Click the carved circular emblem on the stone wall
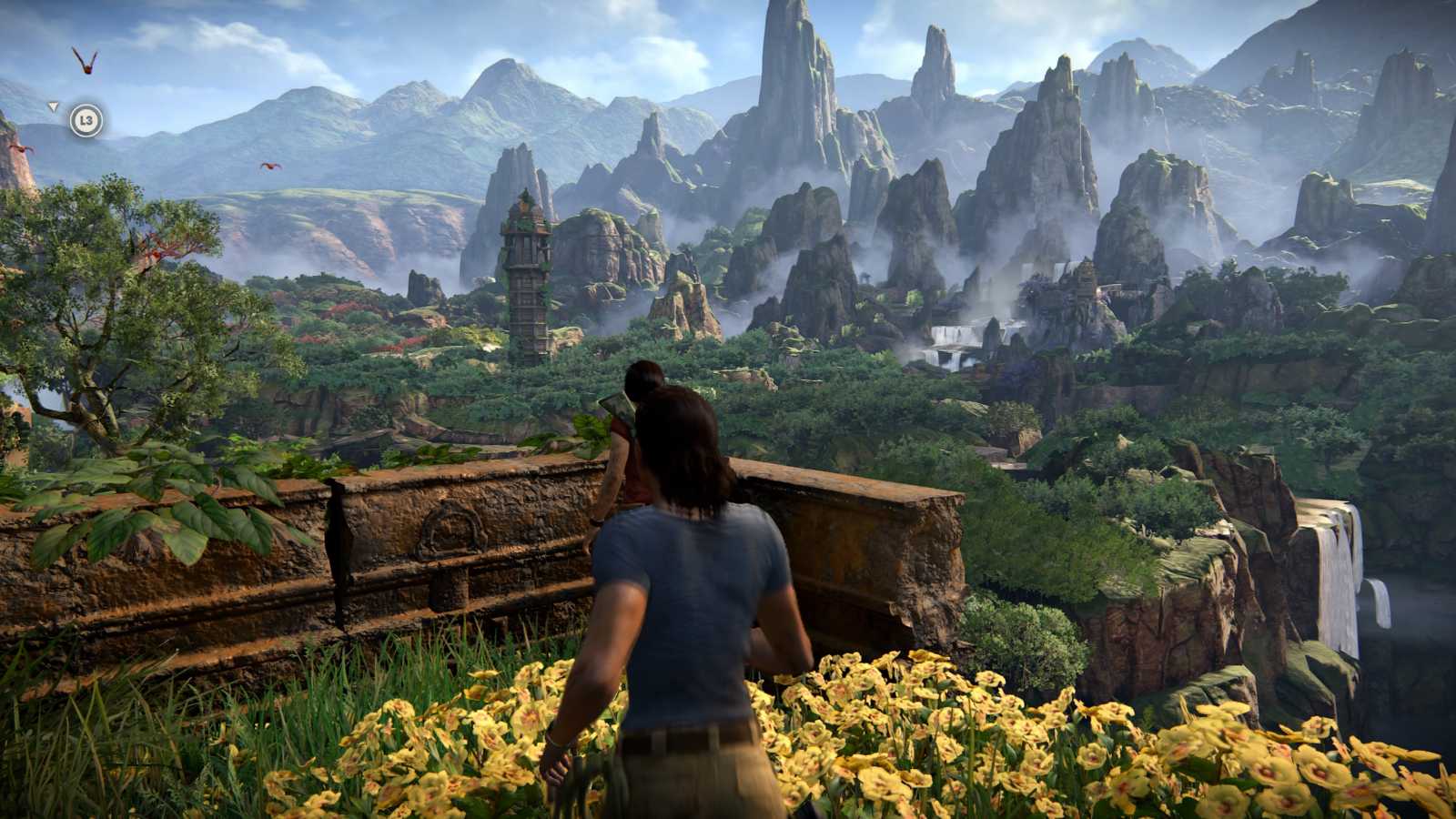Screen dimensions: 1456x819 (x=453, y=530)
